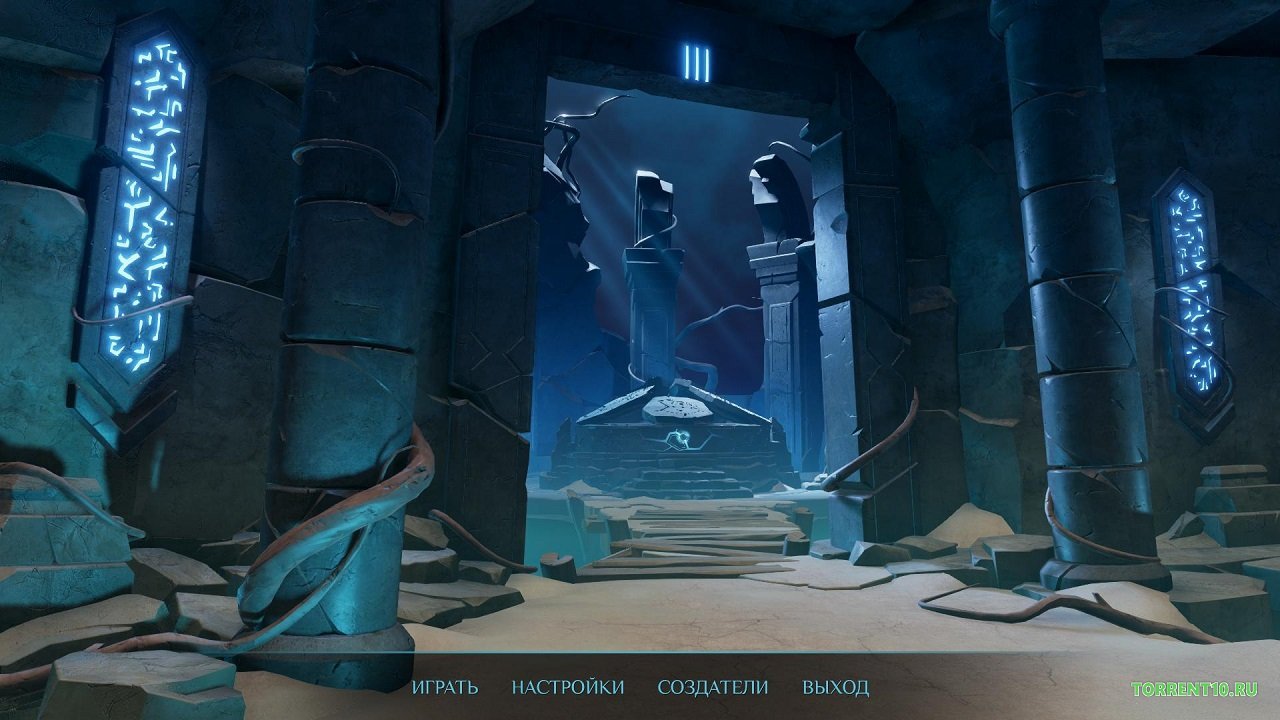Click the middle bar of the III emblem
The image size is (1280, 720).
(698, 63)
